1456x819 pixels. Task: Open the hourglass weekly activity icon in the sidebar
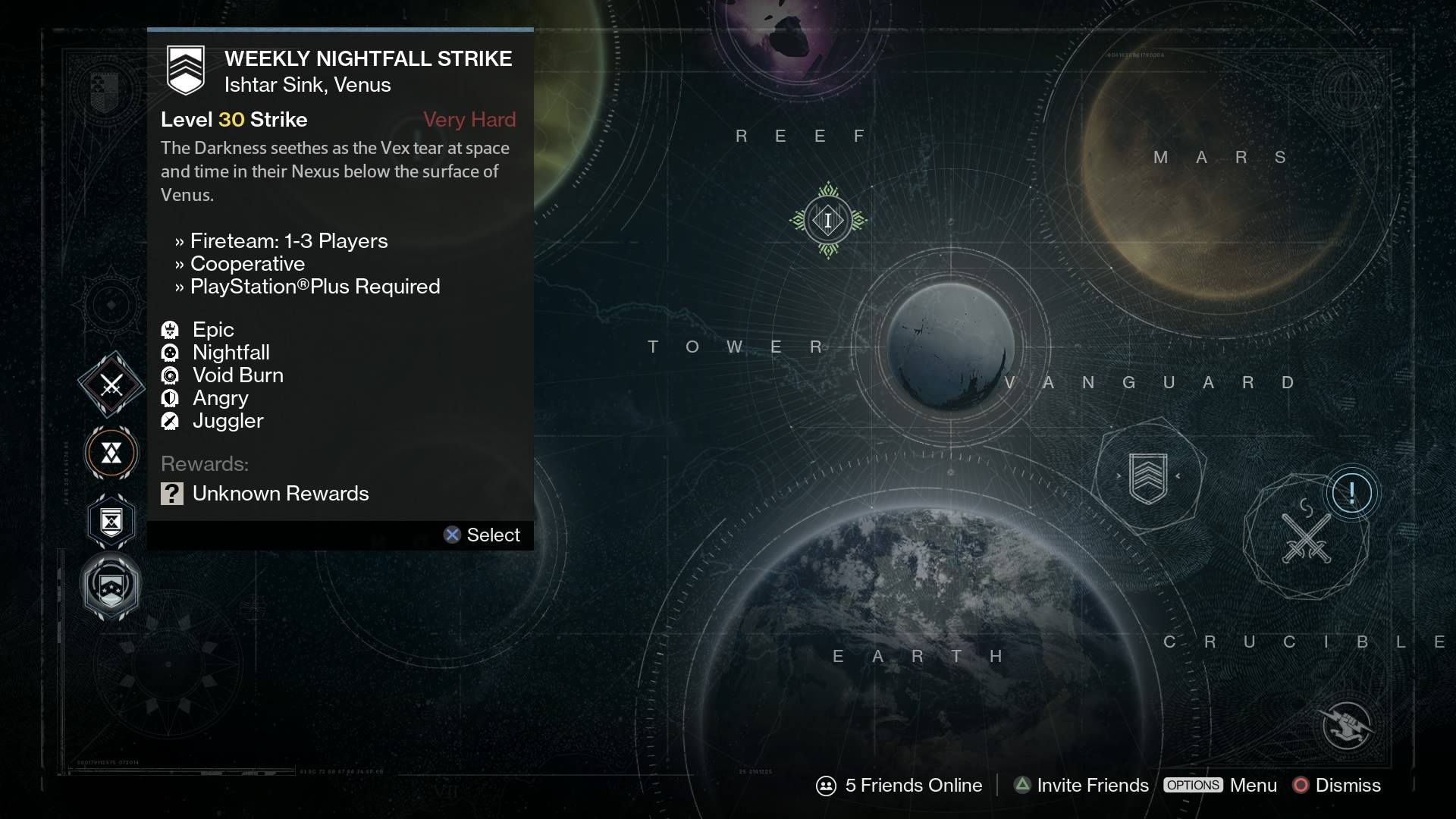tap(111, 453)
